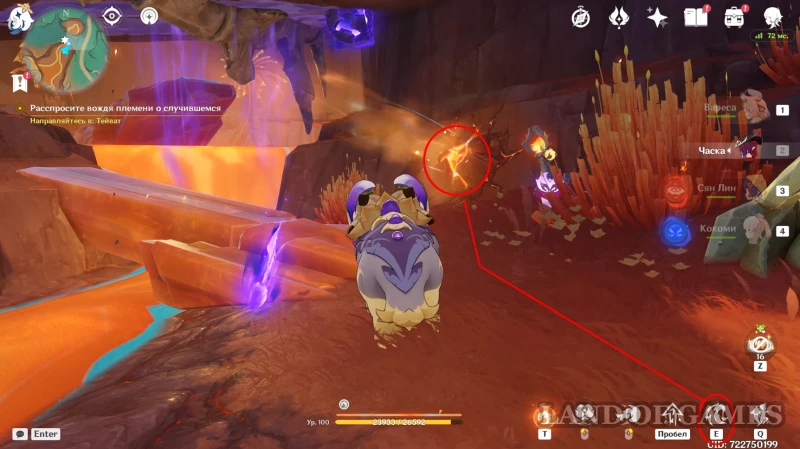Image resolution: width=800 pixels, height=449 pixels.
Task: Open the quest journal bookmark icon
Action: 17,82
